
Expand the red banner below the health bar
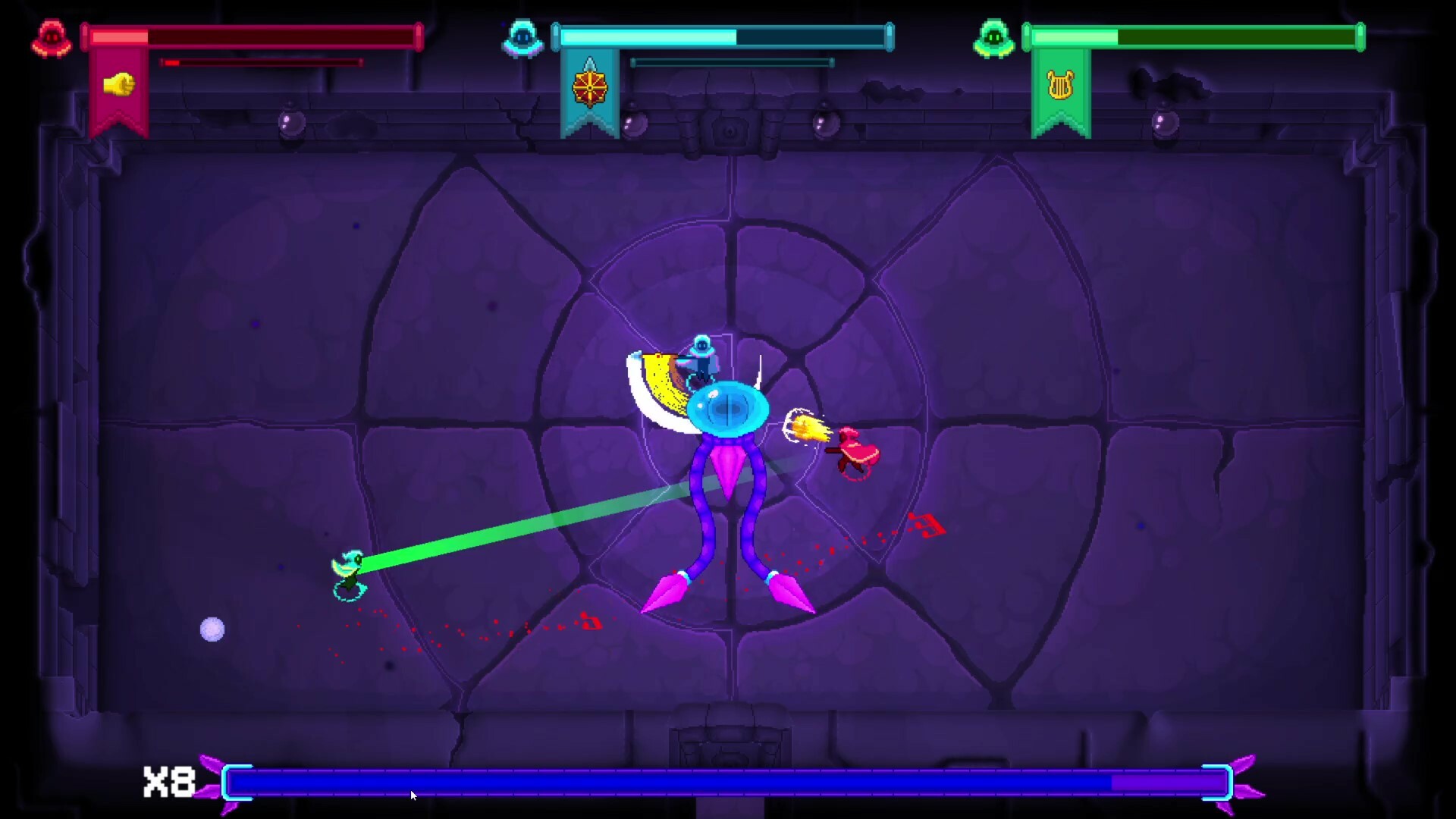tap(118, 99)
